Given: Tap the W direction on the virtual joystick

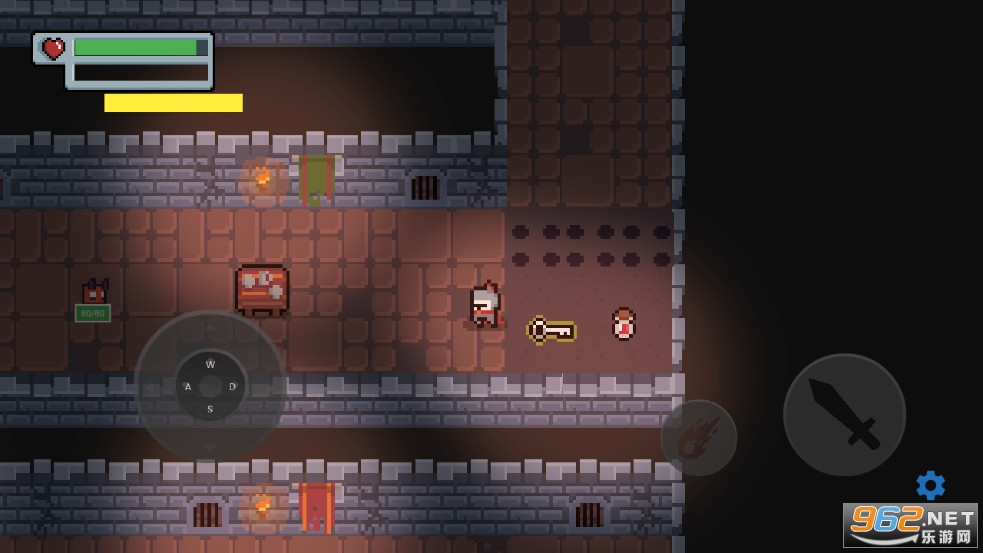Looking at the screenshot, I should click(x=210, y=364).
